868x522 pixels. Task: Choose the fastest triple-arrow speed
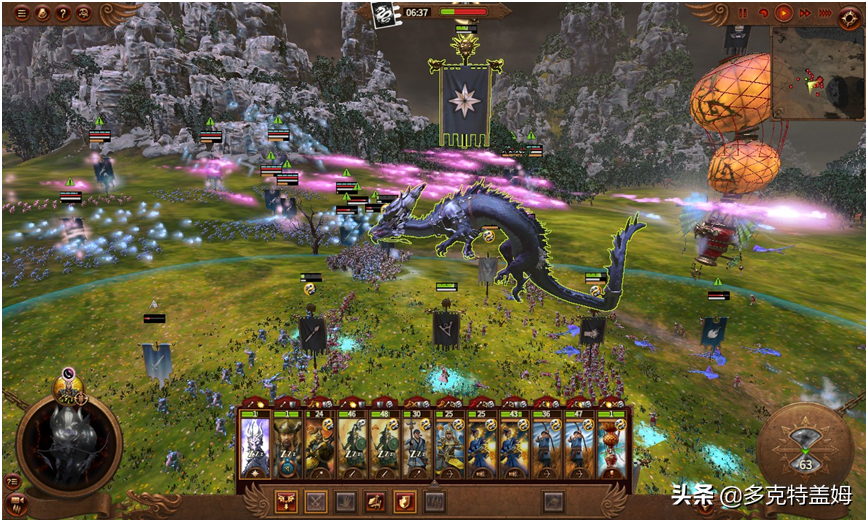click(825, 13)
